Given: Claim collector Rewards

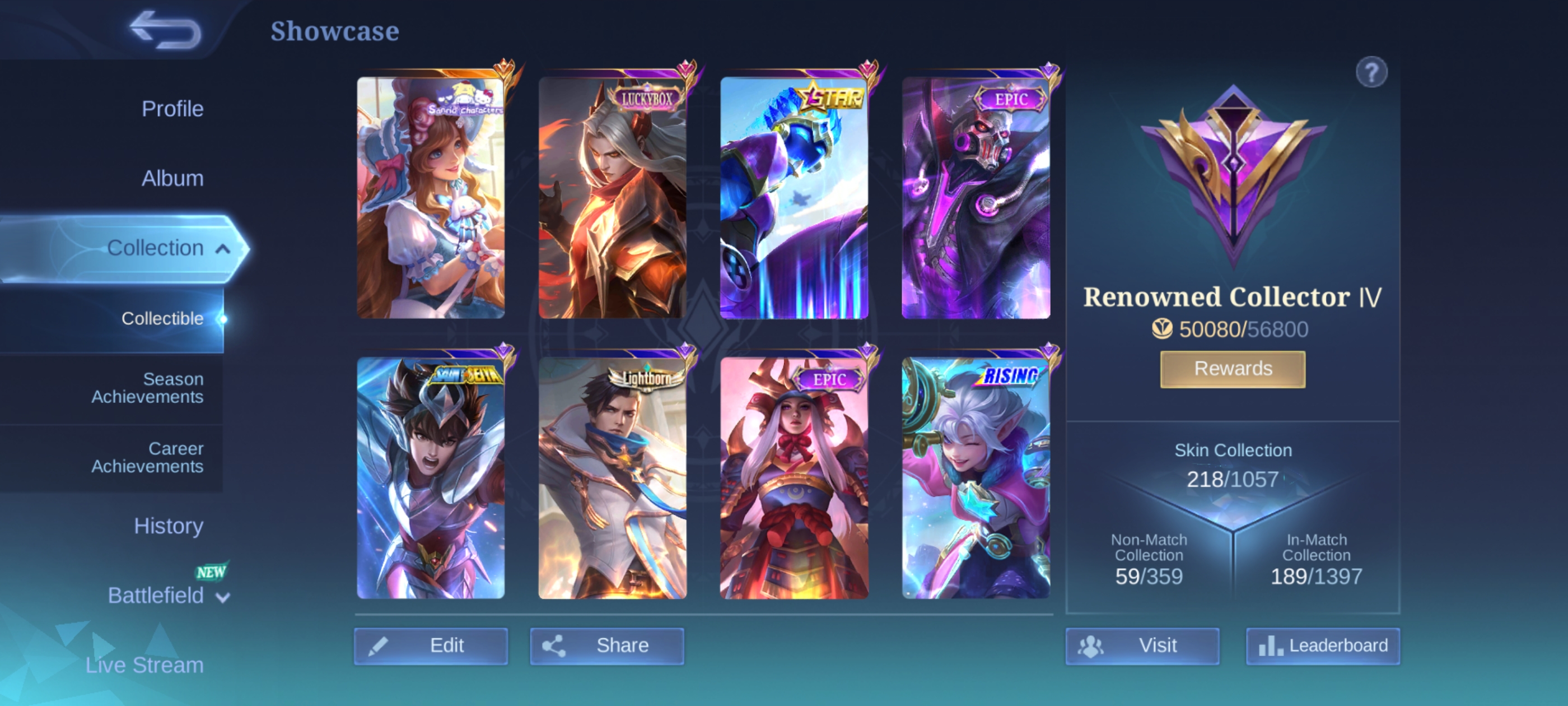Looking at the screenshot, I should (1233, 369).
